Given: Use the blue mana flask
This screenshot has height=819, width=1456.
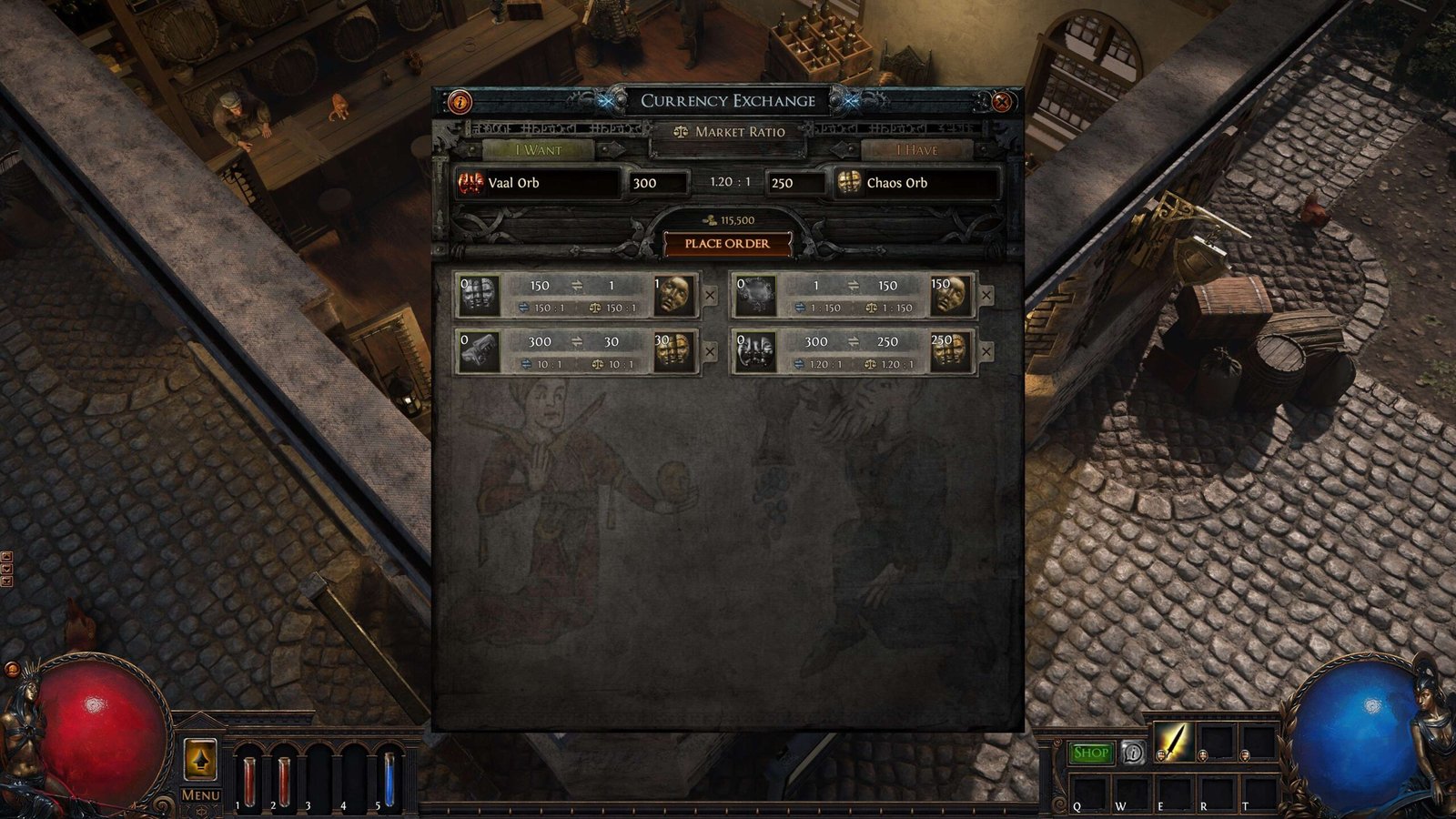Looking at the screenshot, I should tap(389, 778).
